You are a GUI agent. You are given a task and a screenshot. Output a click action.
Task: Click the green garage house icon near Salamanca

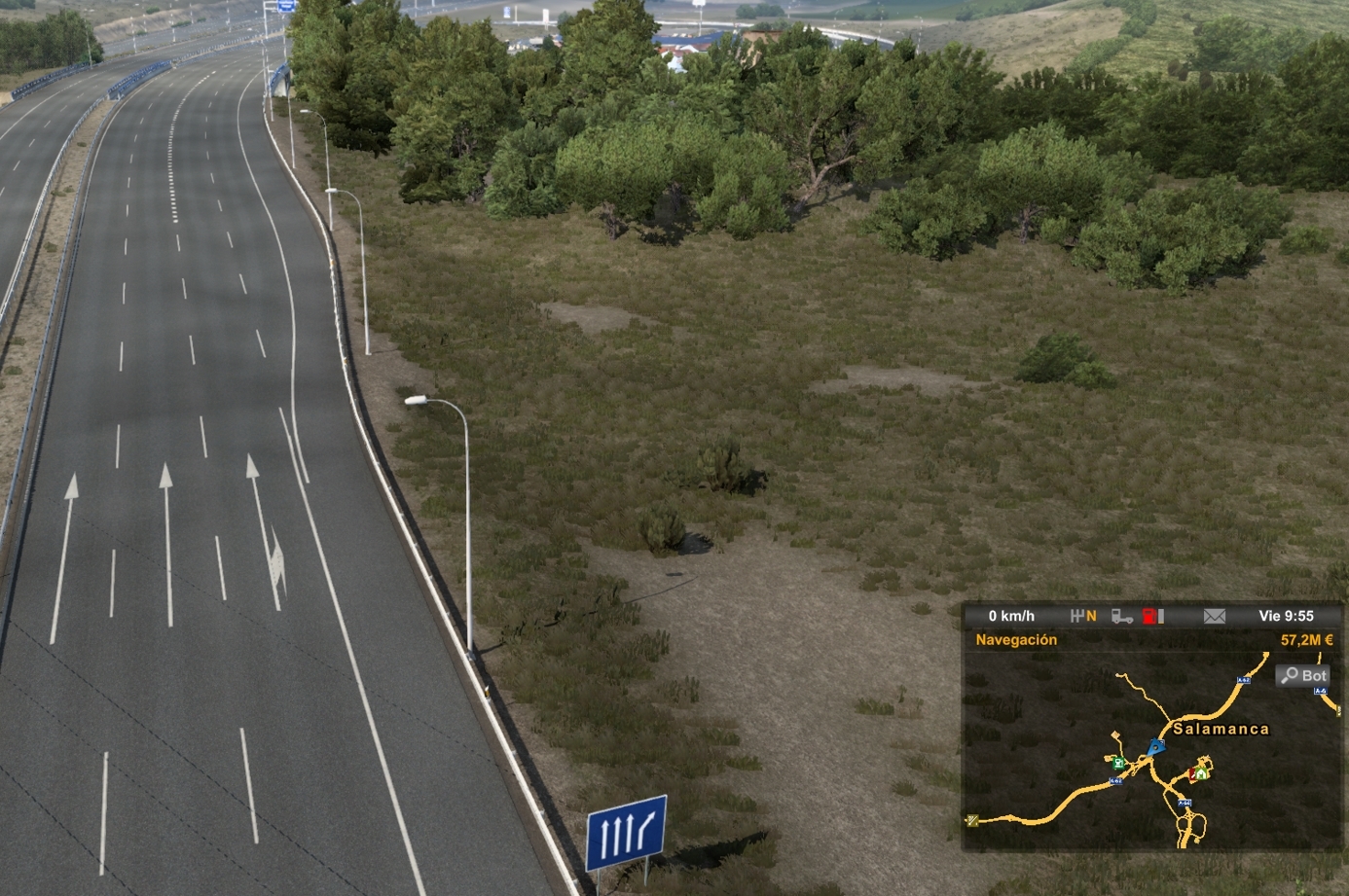pos(1201,772)
